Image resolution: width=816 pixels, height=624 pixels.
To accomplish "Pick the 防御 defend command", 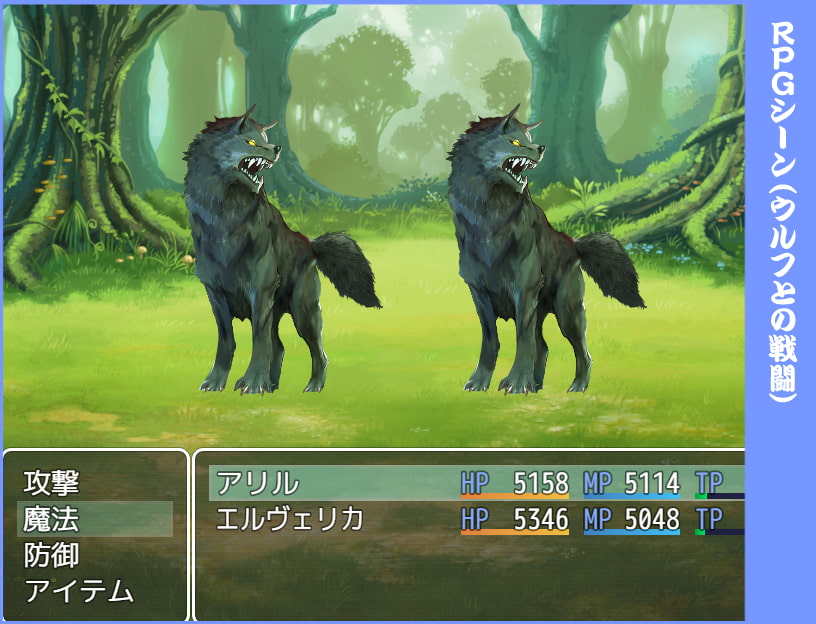I will tap(51, 555).
